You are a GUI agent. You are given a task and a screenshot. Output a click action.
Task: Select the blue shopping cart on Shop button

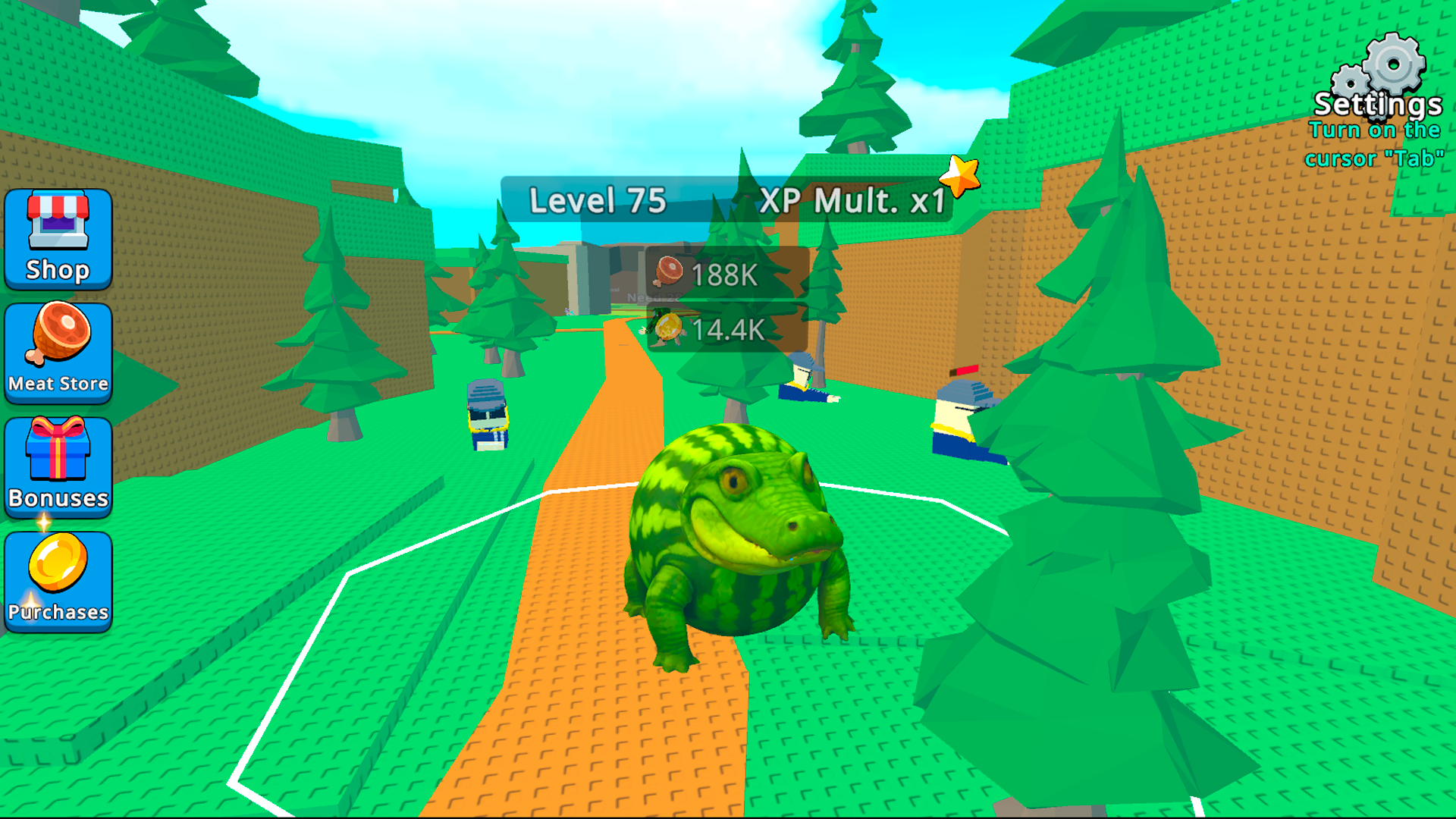(58, 224)
